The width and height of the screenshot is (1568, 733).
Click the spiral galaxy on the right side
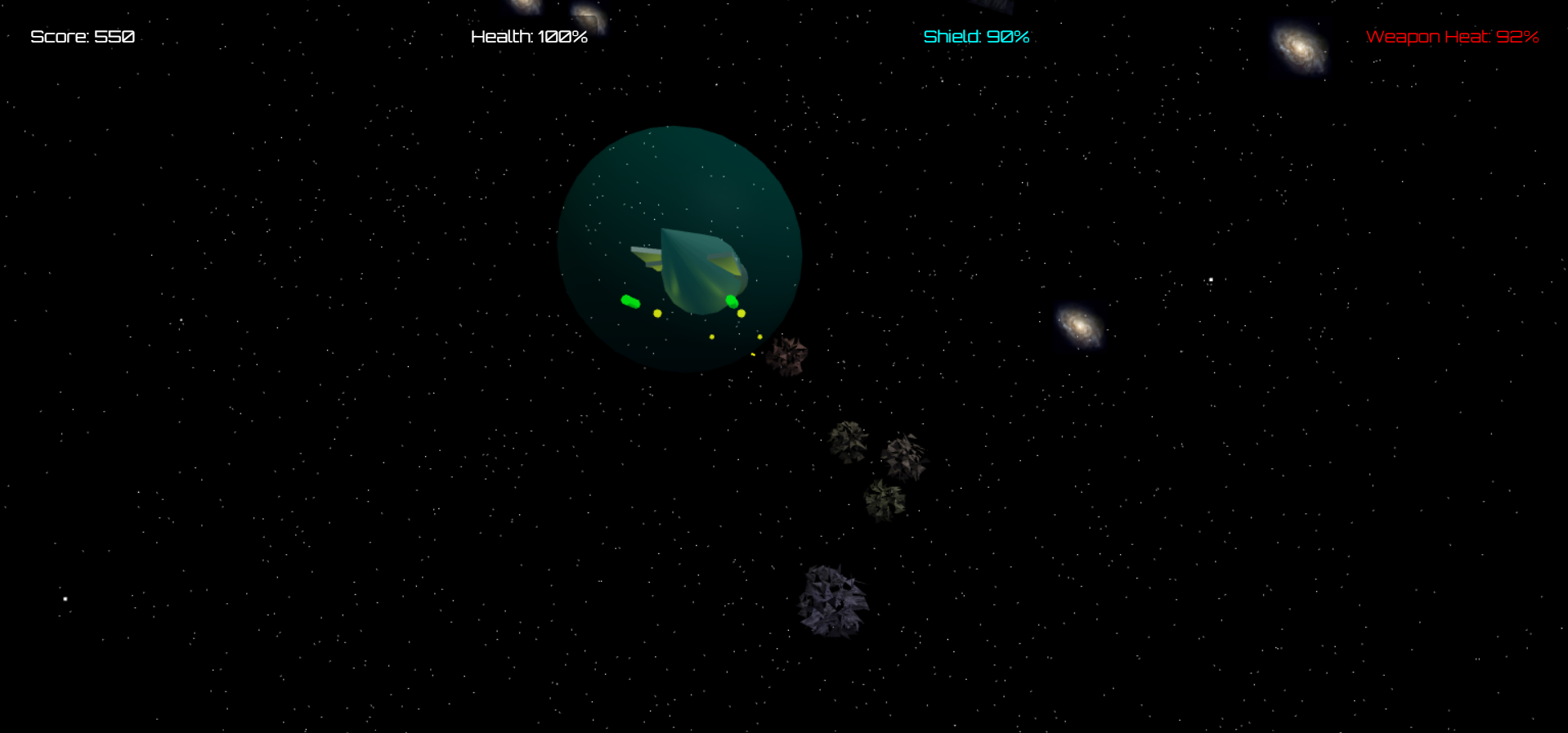point(1077,326)
